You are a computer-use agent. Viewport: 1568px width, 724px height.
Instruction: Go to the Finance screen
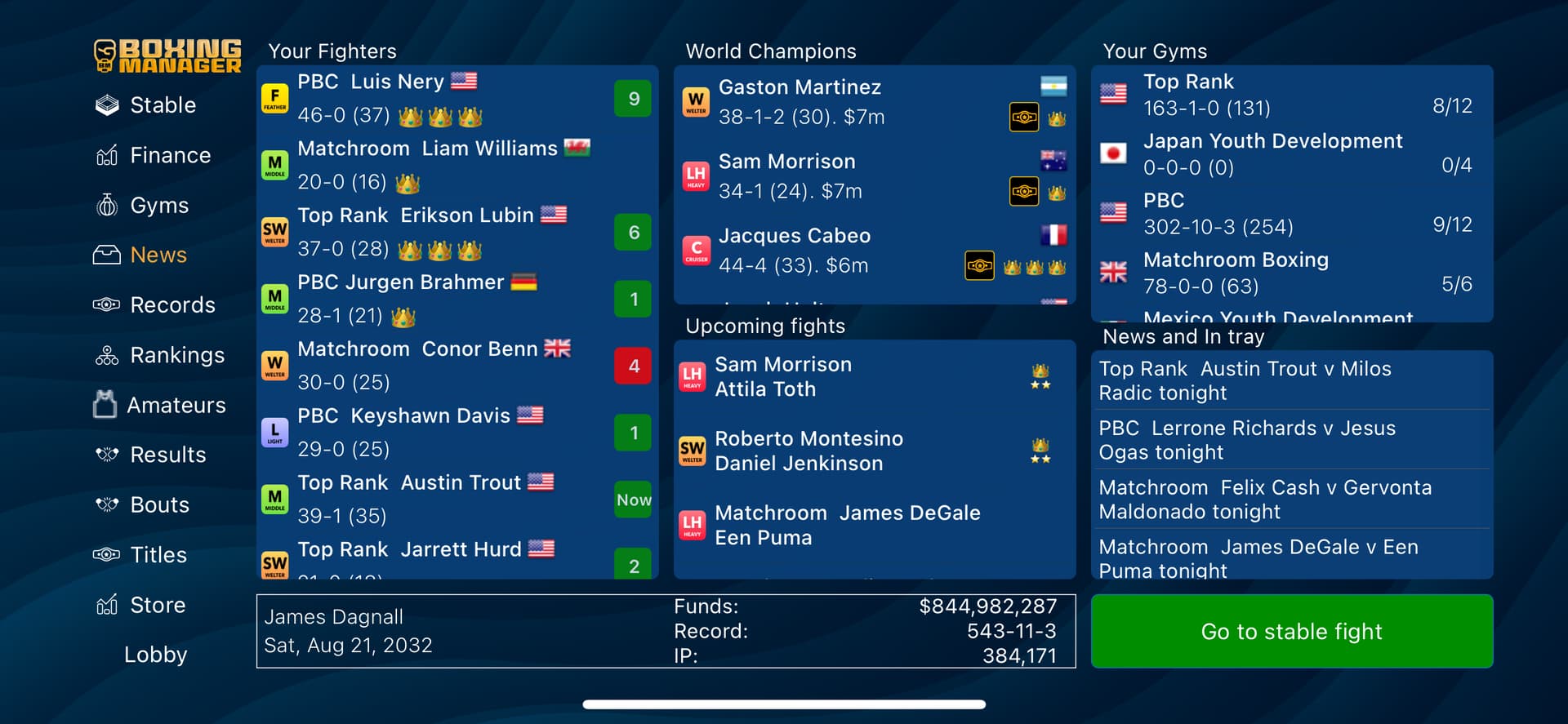tap(169, 155)
